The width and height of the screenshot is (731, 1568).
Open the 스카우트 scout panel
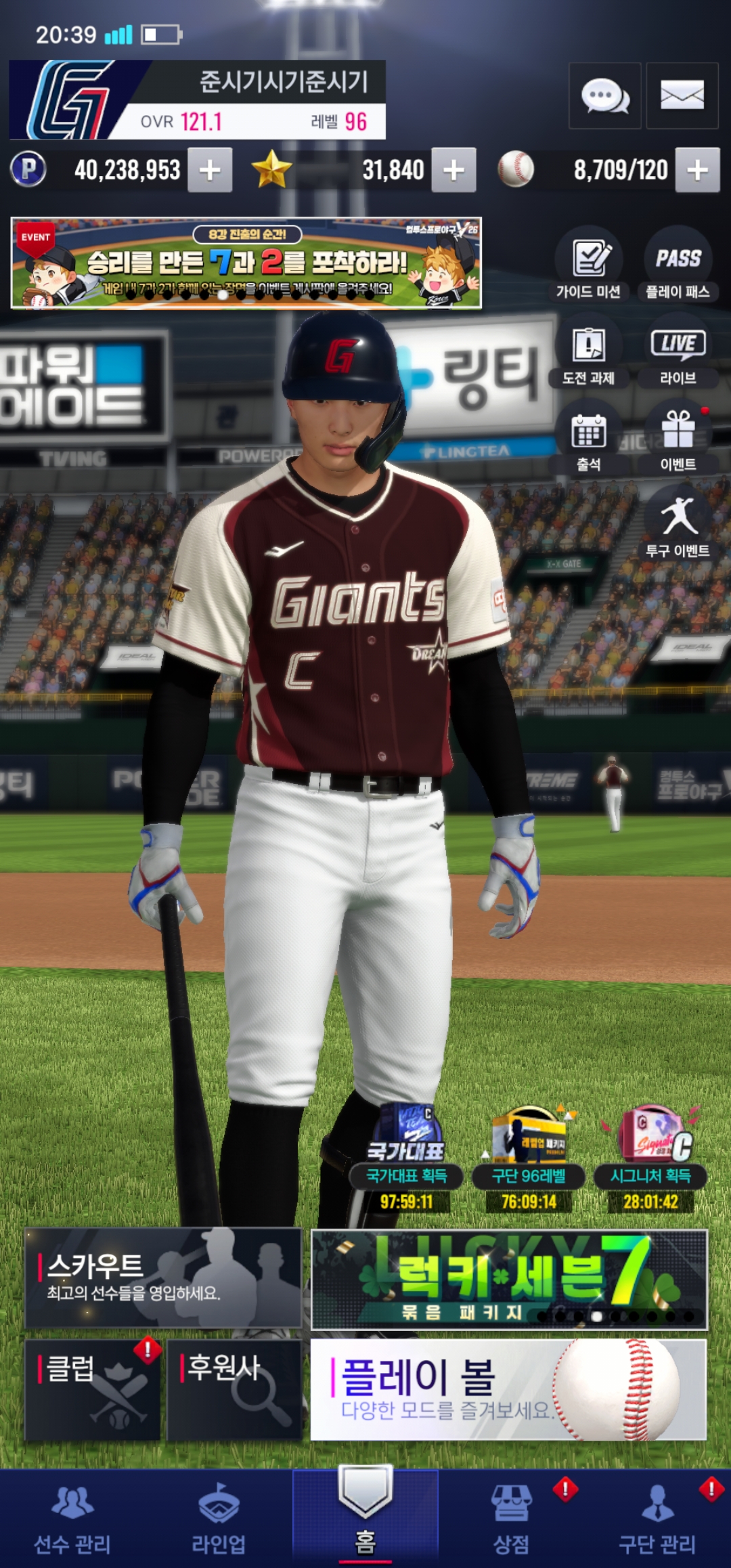163,1278
